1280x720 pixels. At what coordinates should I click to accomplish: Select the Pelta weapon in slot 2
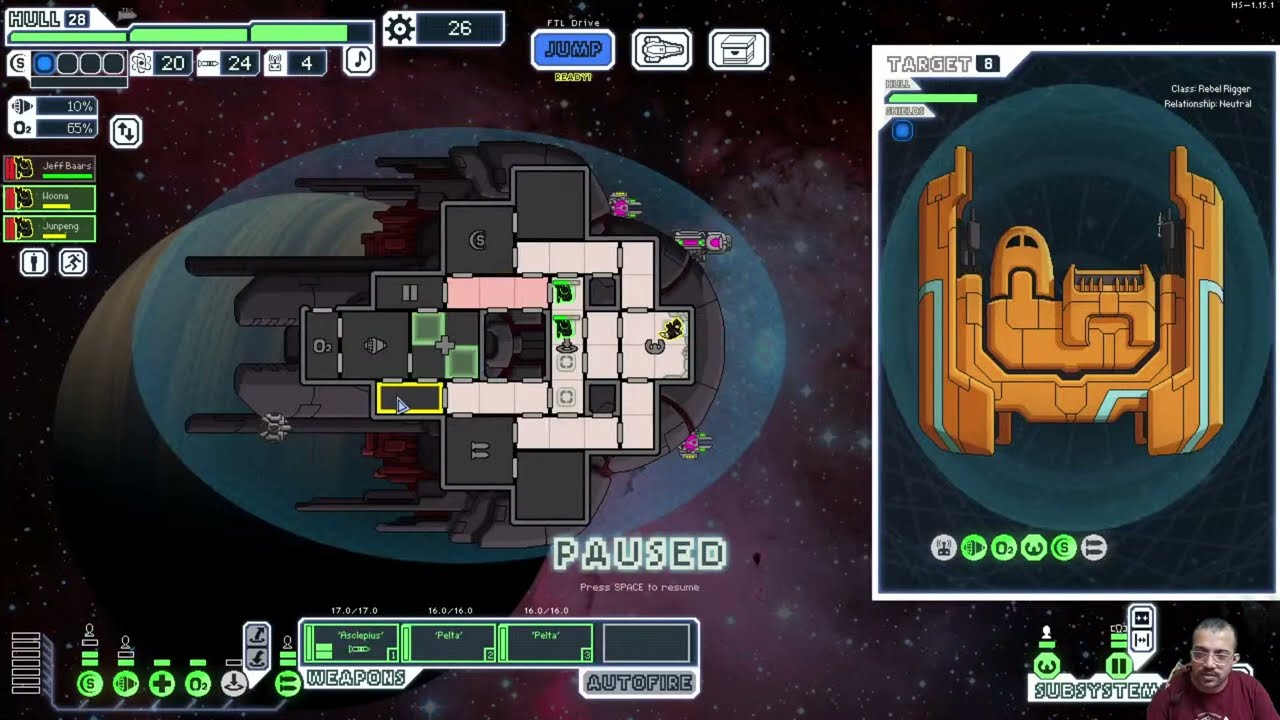(x=448, y=643)
